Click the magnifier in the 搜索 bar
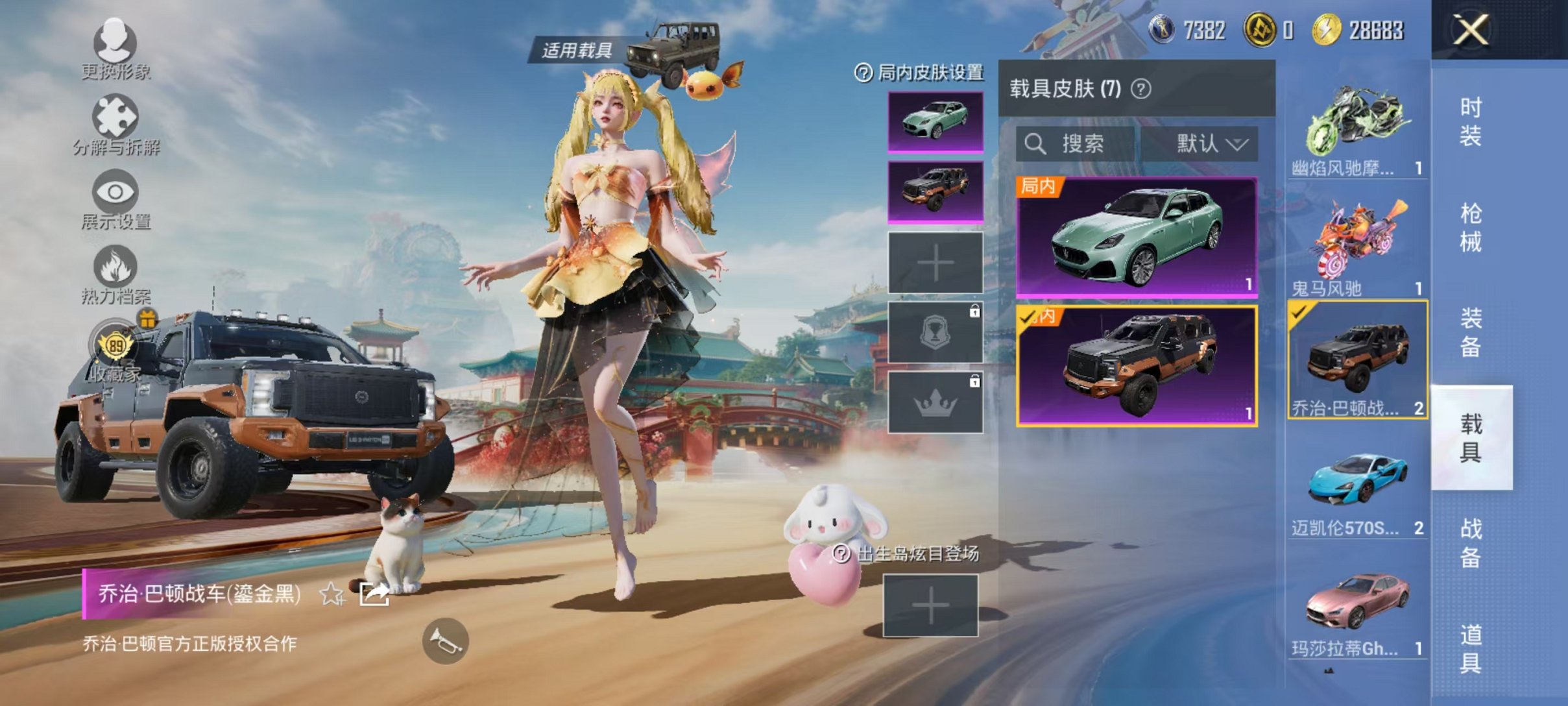This screenshot has height=706, width=1568. pyautogui.click(x=1036, y=145)
